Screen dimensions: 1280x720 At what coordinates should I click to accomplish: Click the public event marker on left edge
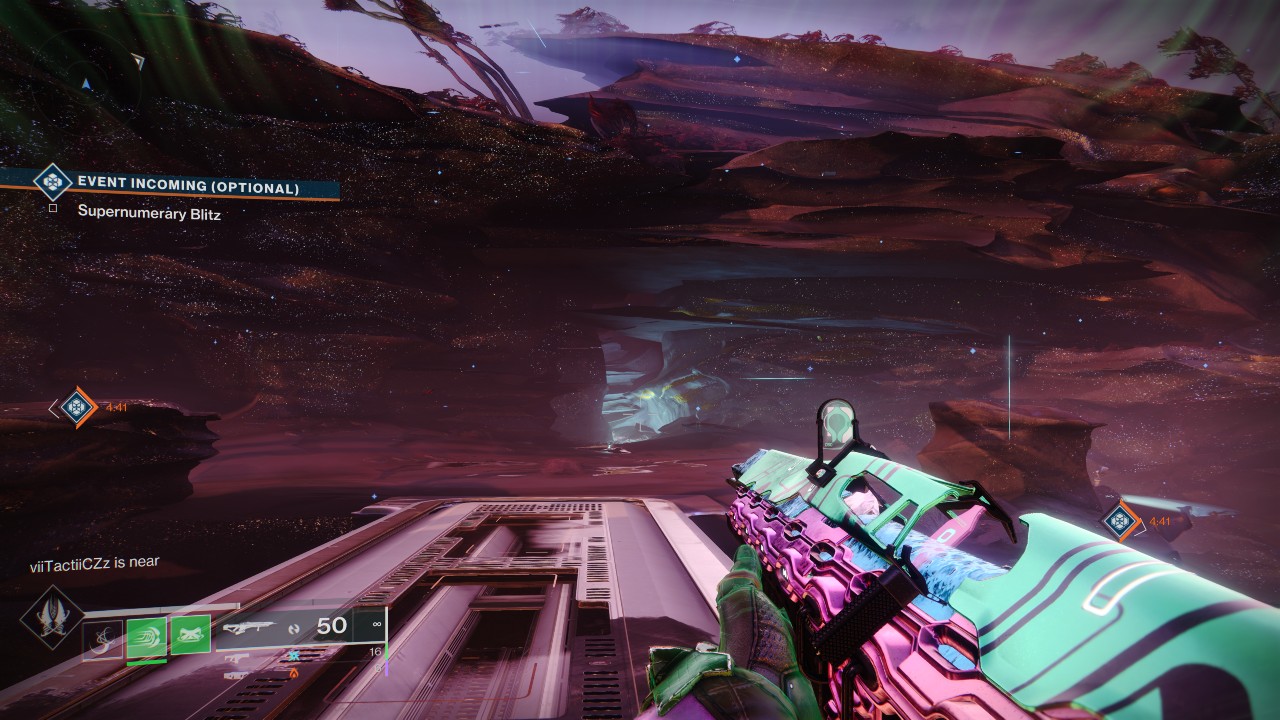tap(77, 406)
